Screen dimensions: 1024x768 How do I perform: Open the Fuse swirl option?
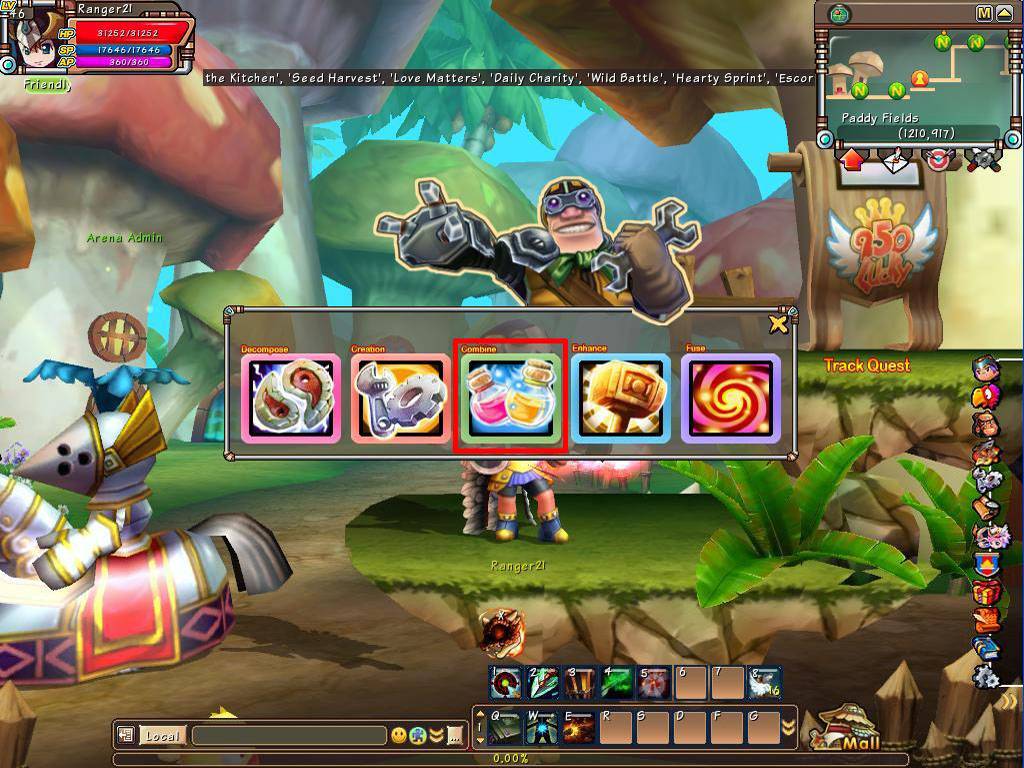(x=731, y=398)
